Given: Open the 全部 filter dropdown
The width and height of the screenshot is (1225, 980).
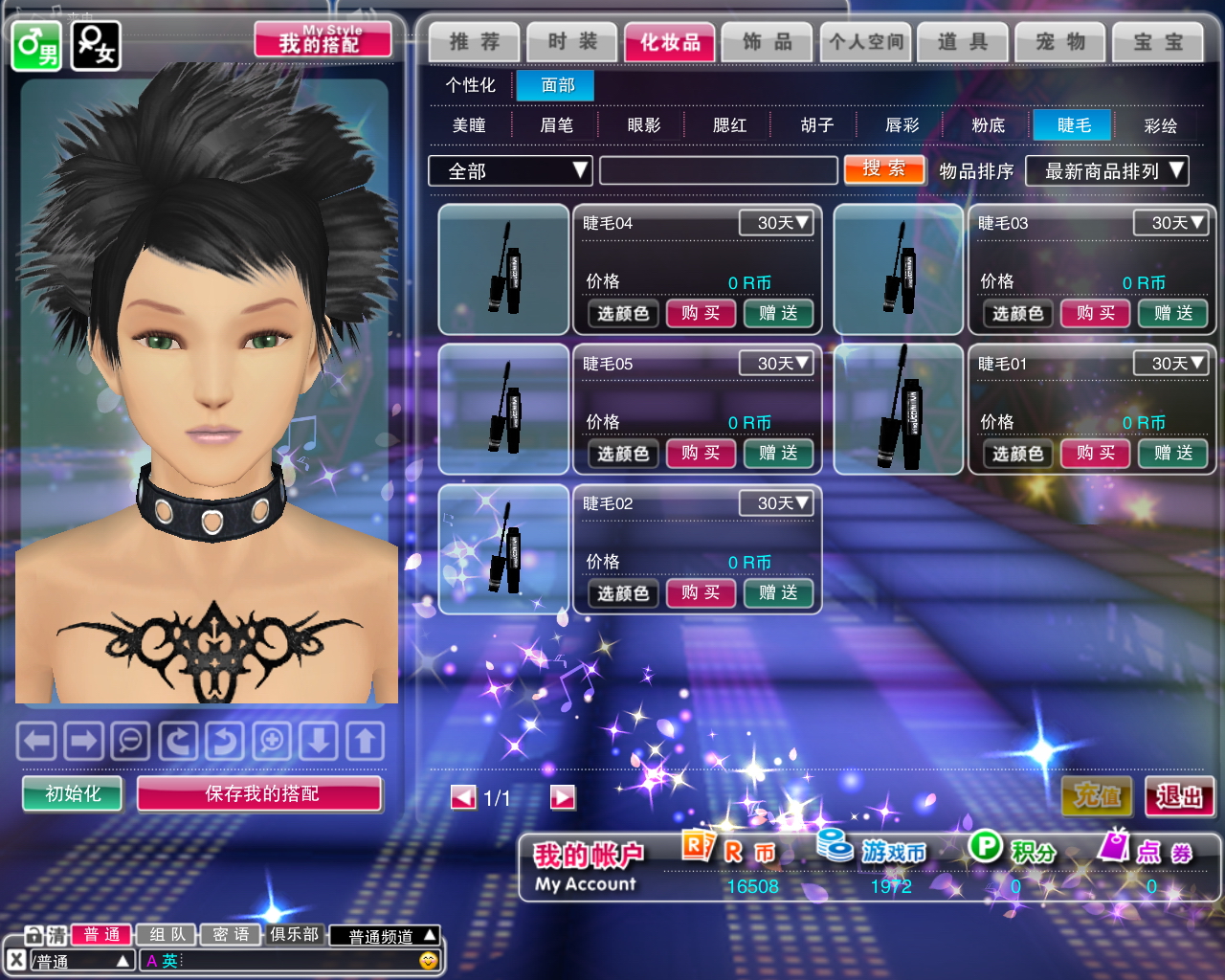Looking at the screenshot, I should (510, 171).
